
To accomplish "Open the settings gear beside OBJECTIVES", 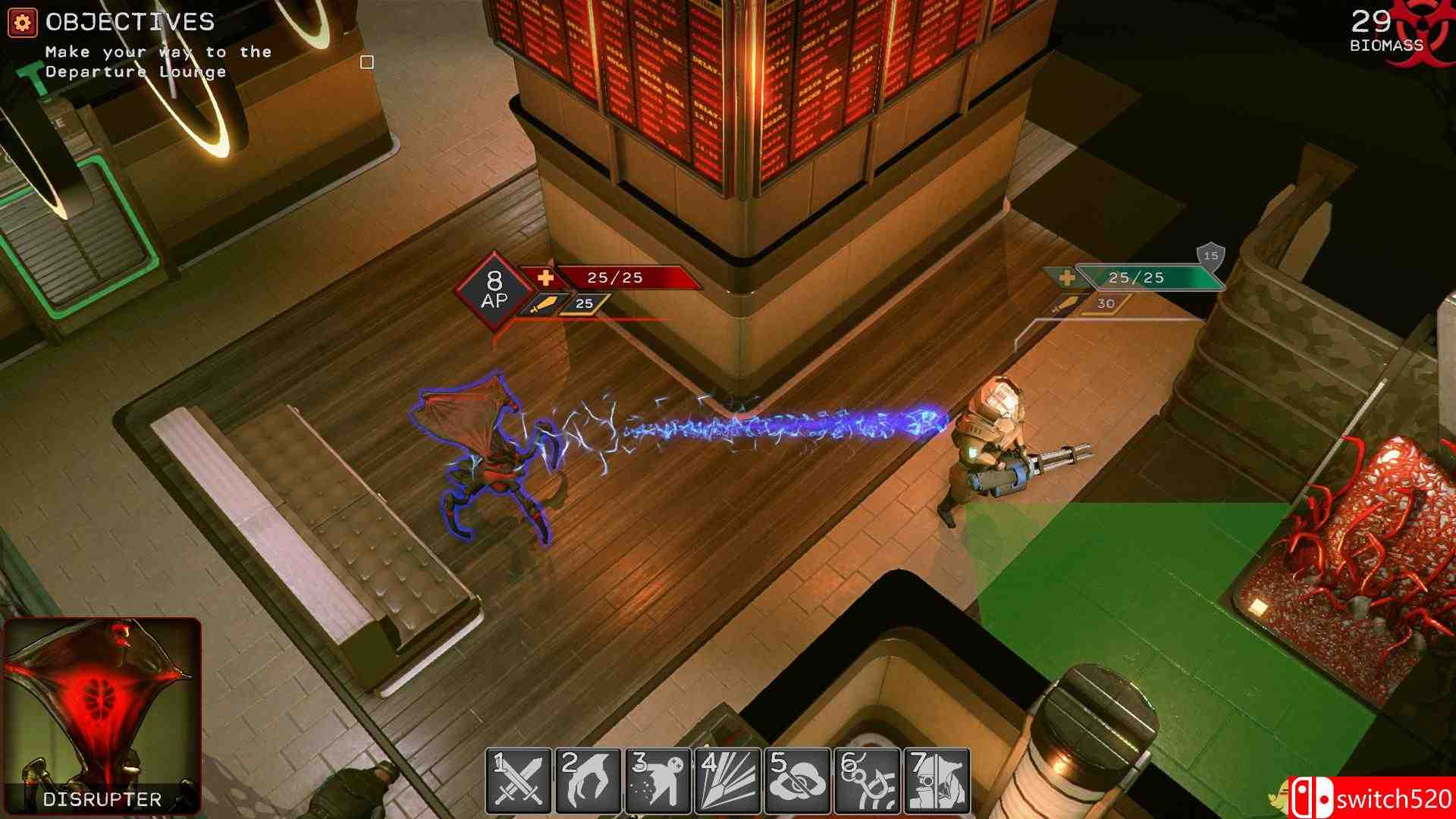I will [23, 20].
